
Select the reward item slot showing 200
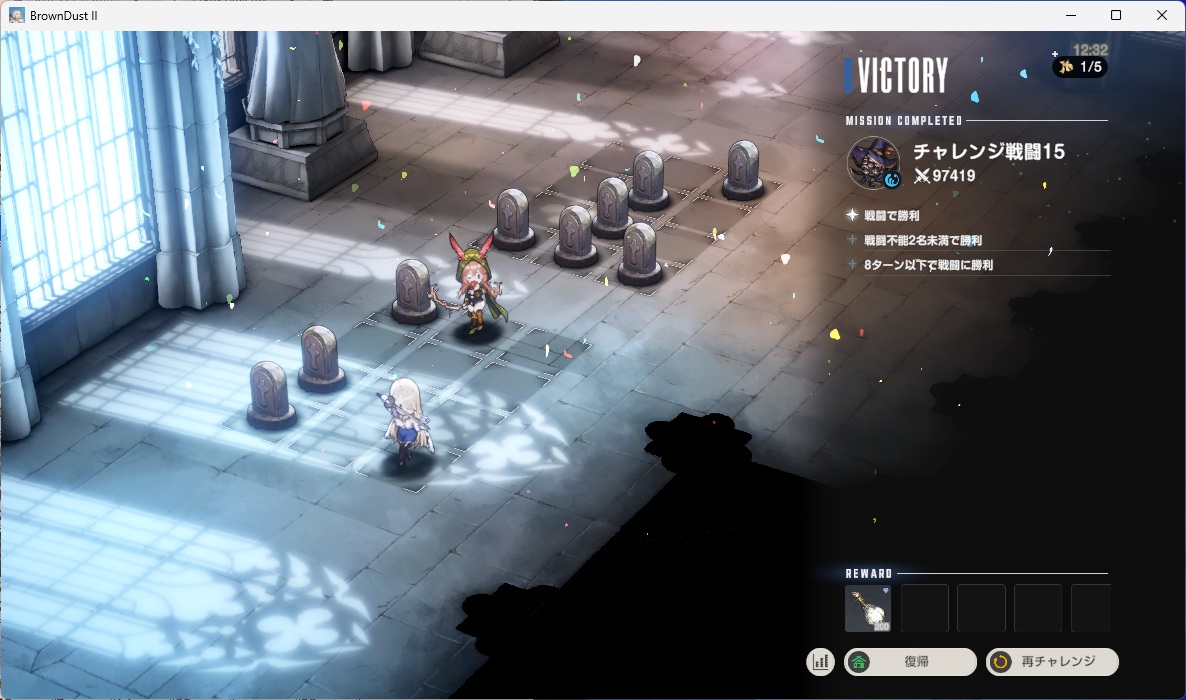(868, 609)
